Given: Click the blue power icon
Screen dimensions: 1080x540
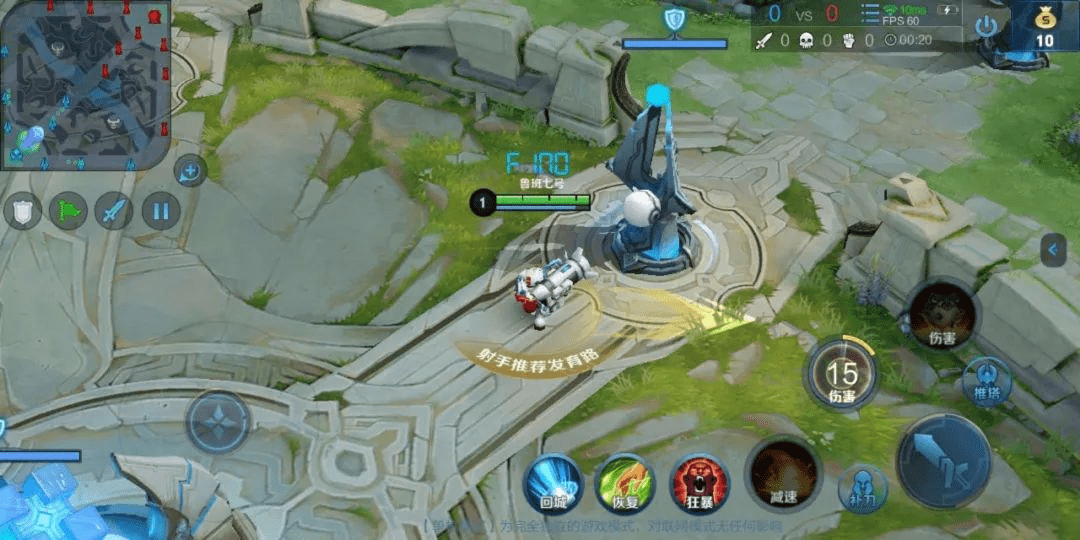Looking at the screenshot, I should (x=987, y=26).
